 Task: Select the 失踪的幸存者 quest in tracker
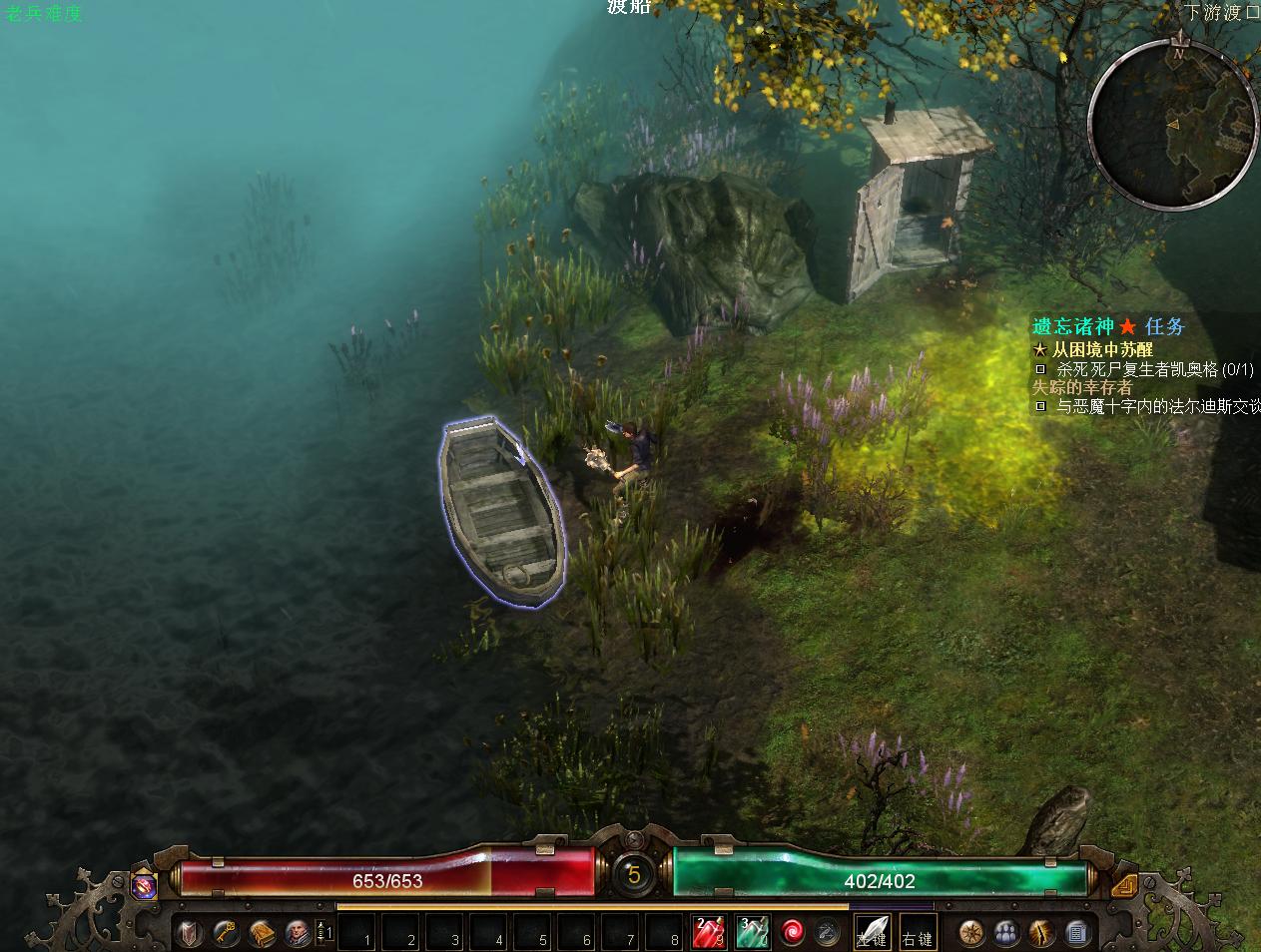click(1082, 387)
